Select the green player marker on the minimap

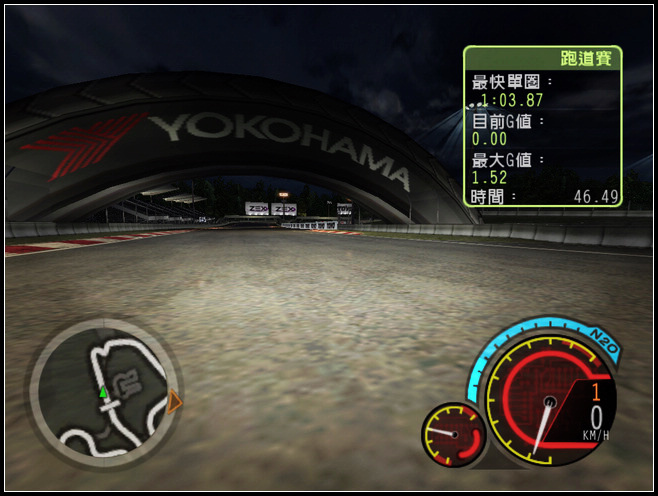click(102, 392)
